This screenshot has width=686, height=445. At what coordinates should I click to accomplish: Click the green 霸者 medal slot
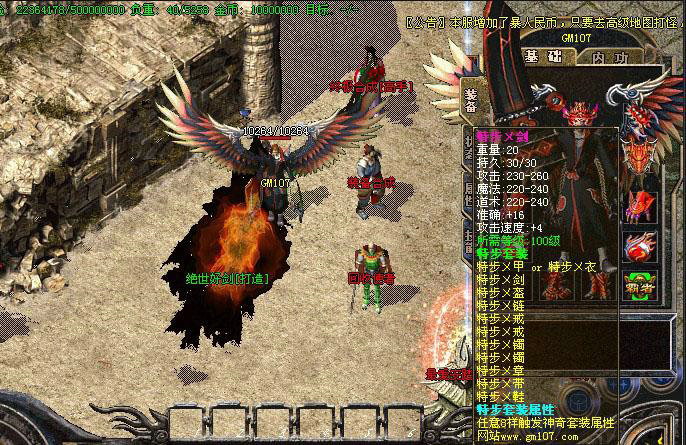point(639,284)
